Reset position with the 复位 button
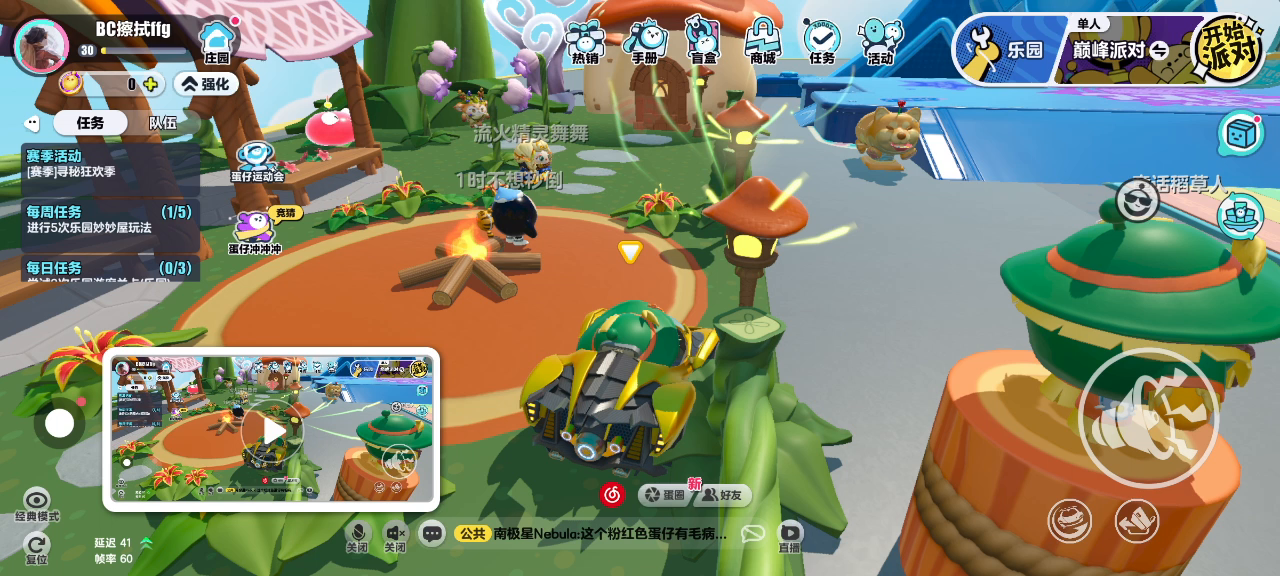This screenshot has height=576, width=1280. (37, 547)
